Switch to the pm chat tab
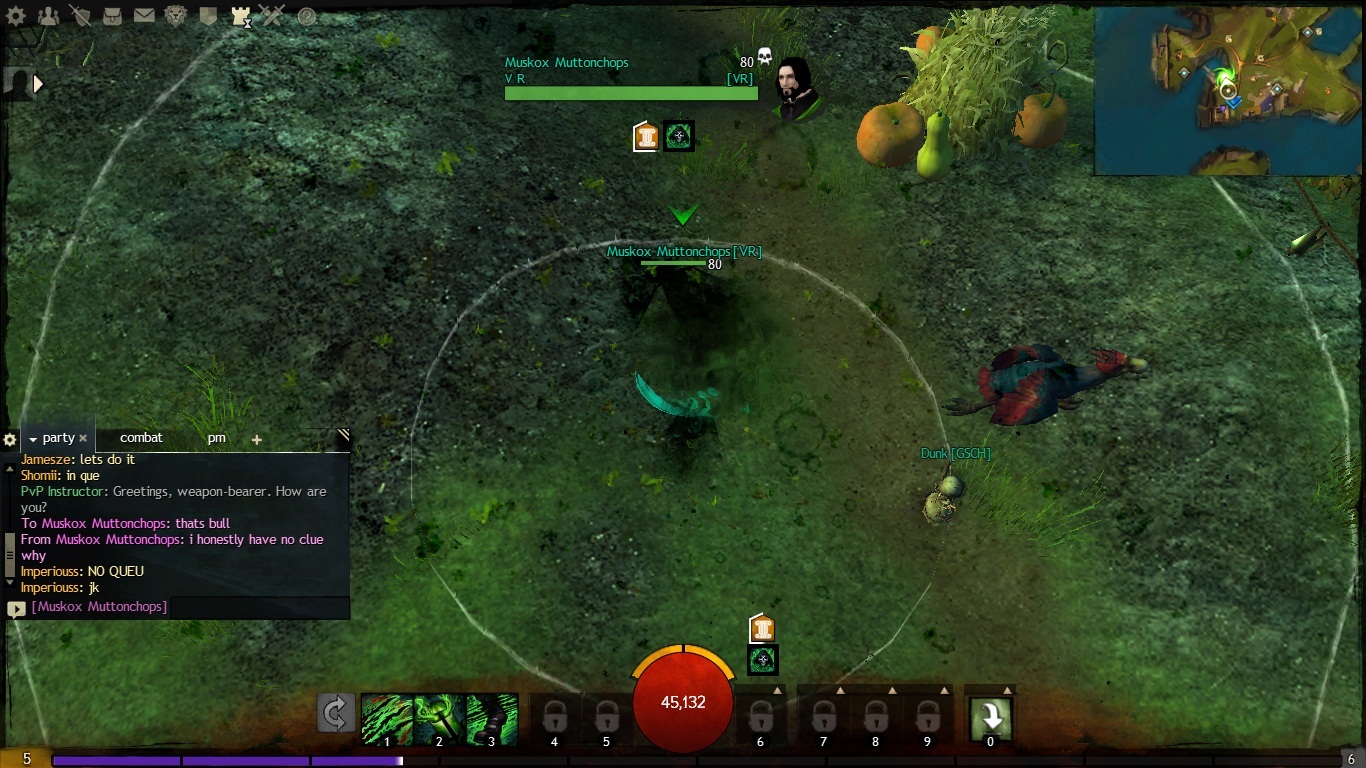 tap(217, 438)
